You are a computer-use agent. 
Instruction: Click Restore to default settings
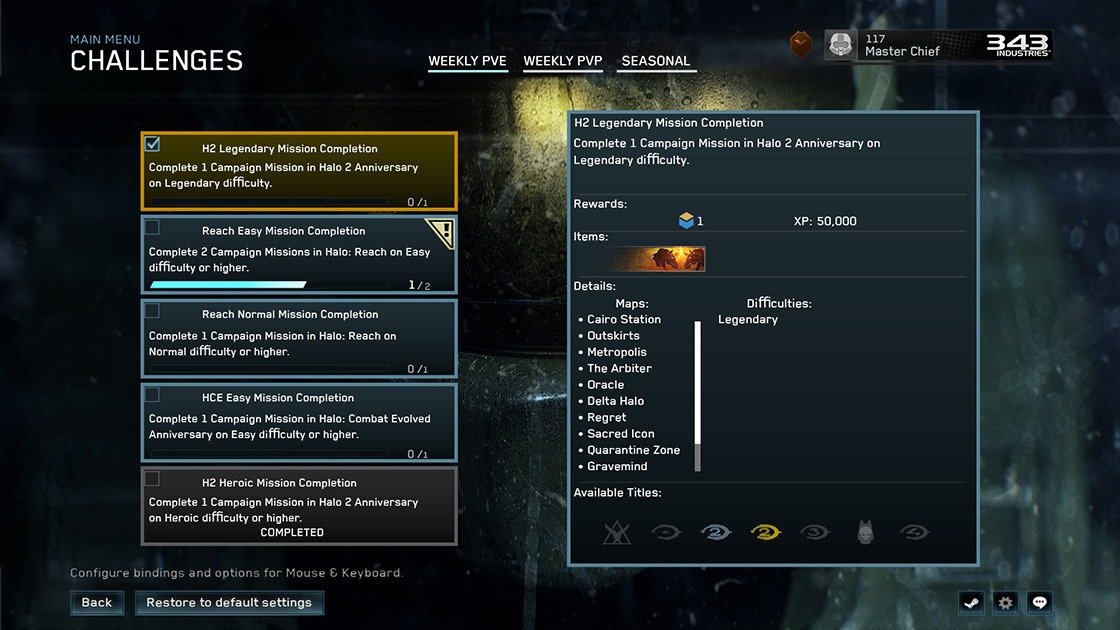click(x=229, y=603)
